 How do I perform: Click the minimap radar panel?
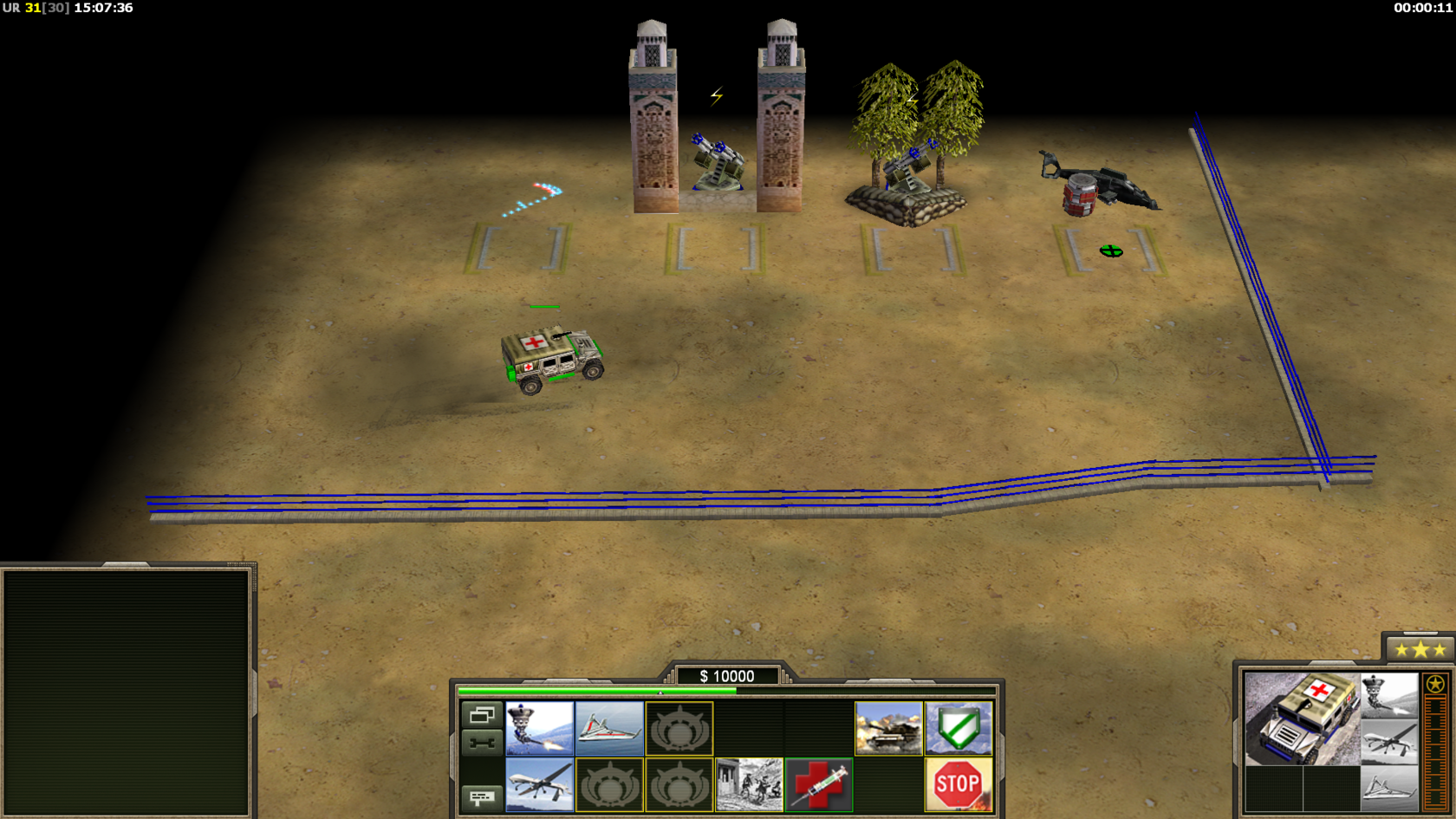tap(127, 692)
